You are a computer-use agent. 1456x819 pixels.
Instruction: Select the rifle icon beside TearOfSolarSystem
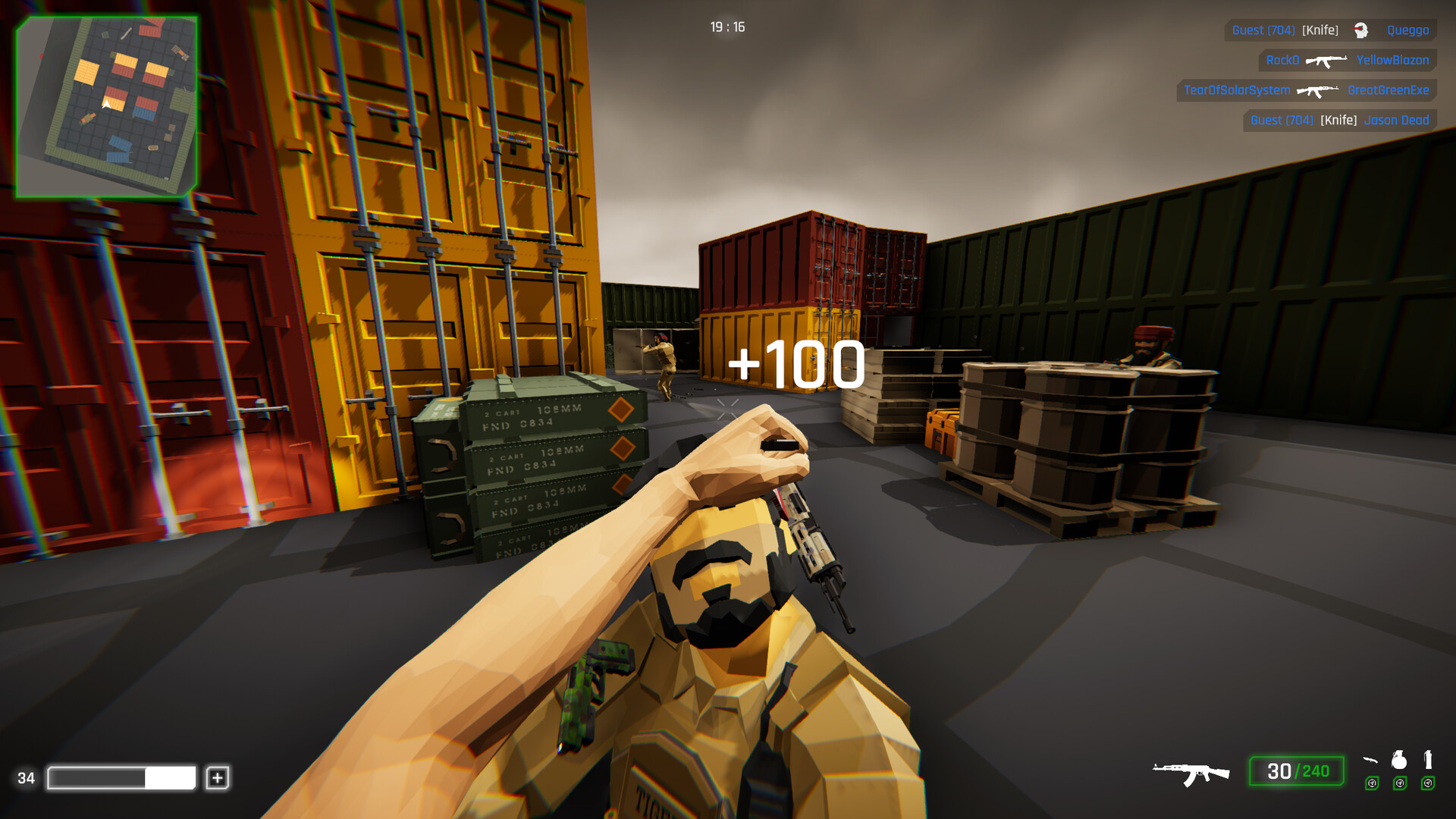(1317, 91)
